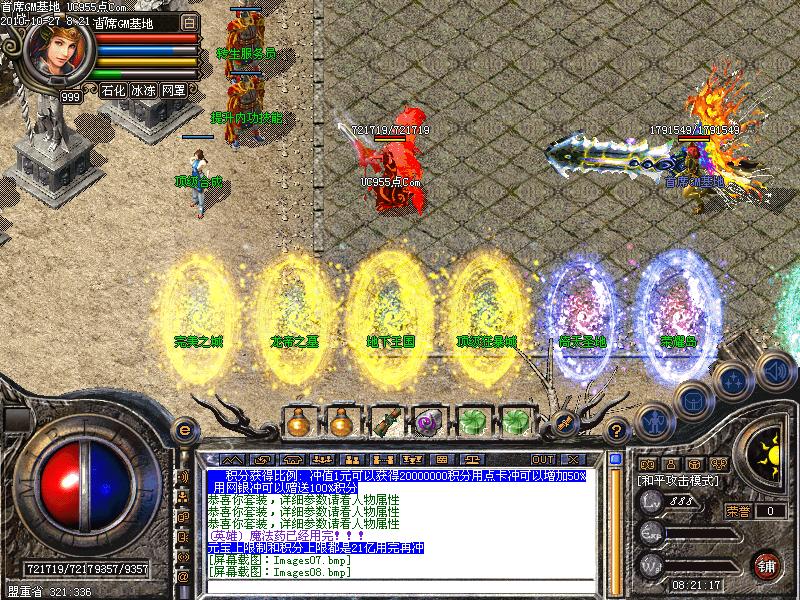Click the 冰冻 status button
This screenshot has width=800, height=600.
(x=143, y=90)
